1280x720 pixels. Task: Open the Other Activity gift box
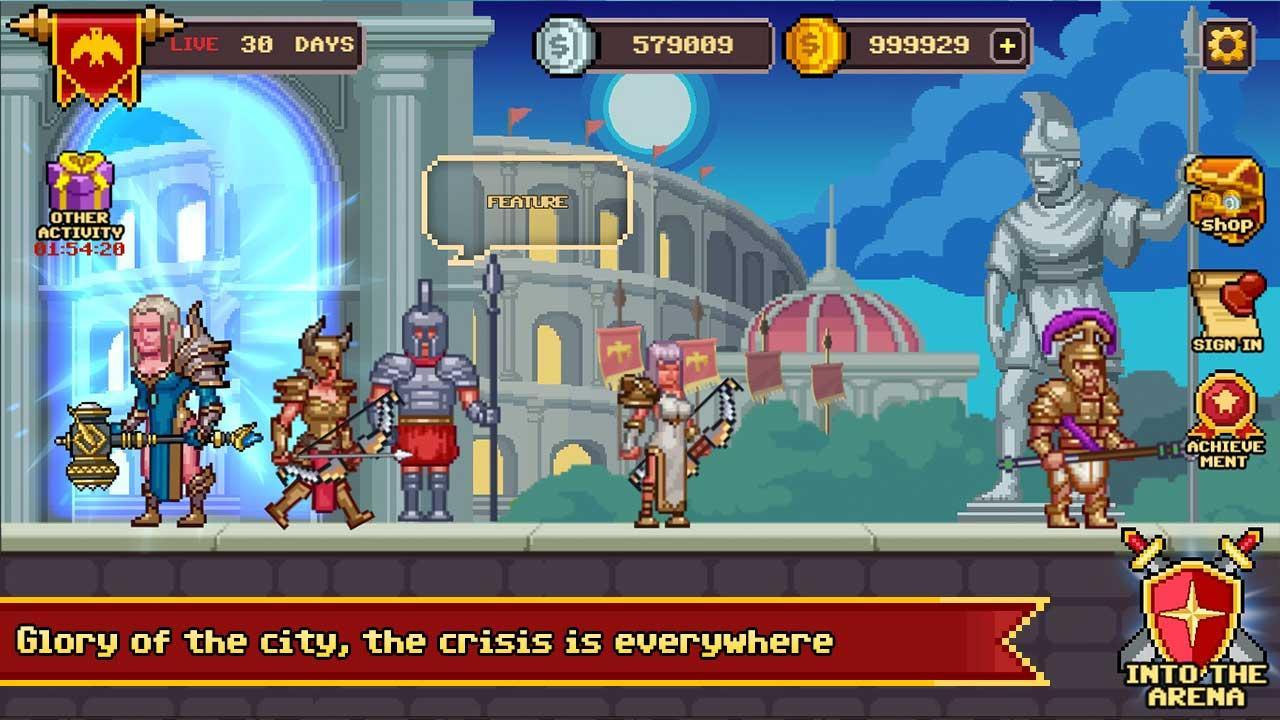coord(80,180)
